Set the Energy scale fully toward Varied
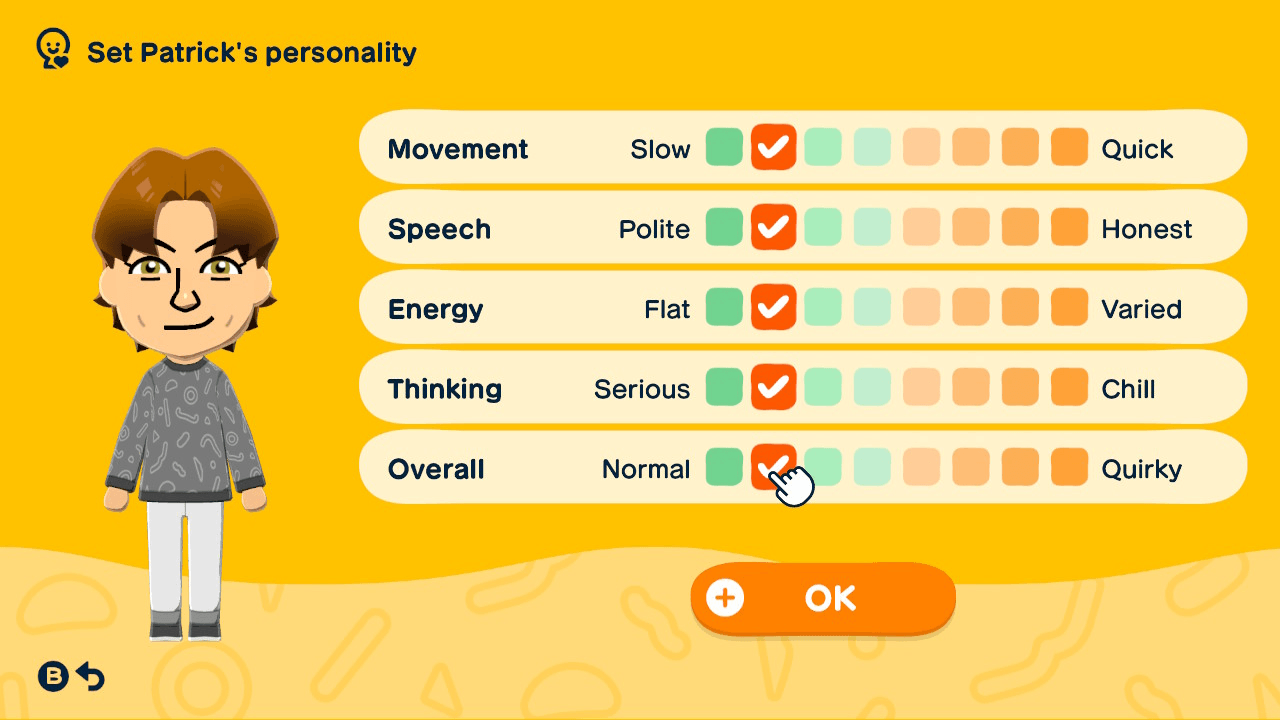The width and height of the screenshot is (1280, 720). coord(1068,308)
